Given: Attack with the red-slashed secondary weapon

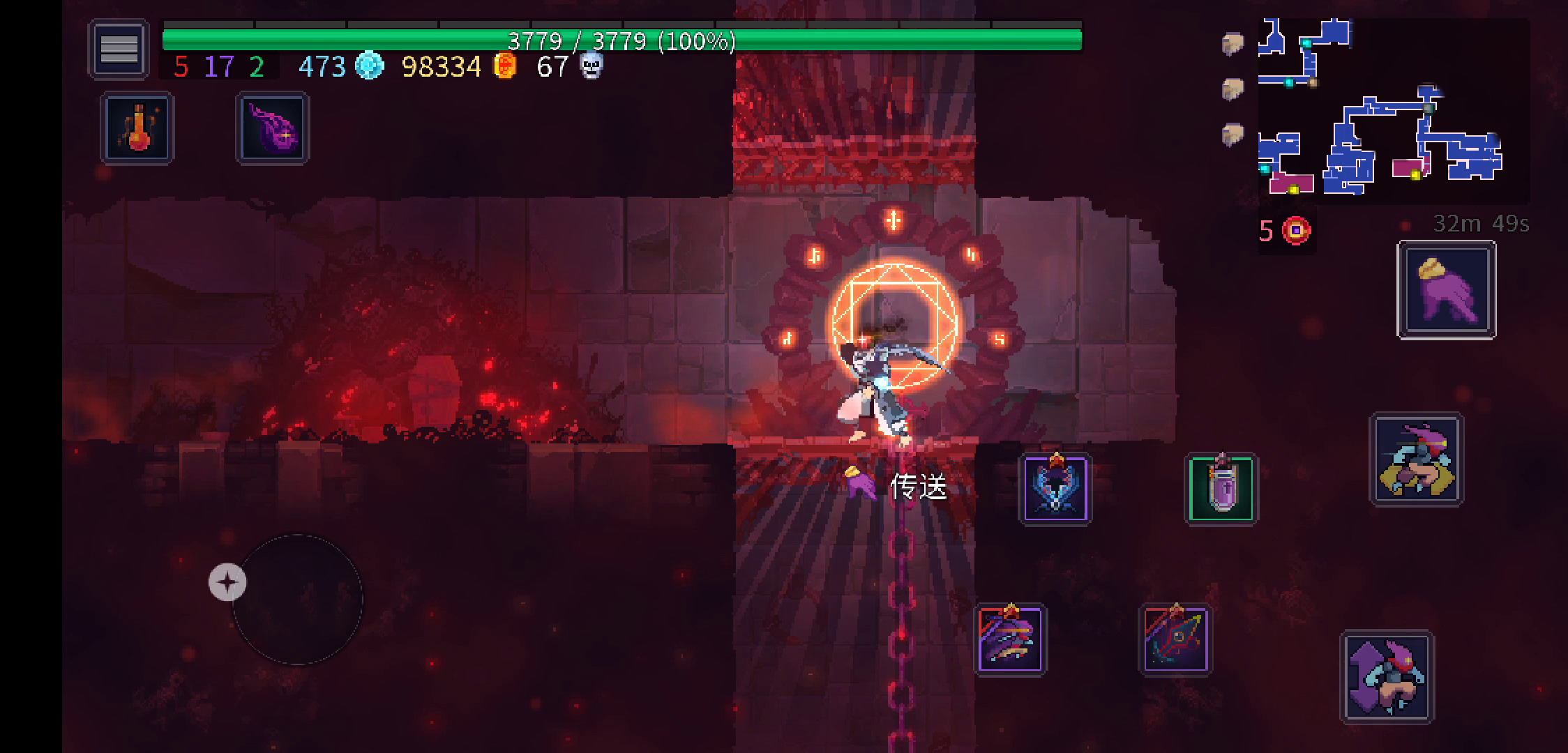Looking at the screenshot, I should point(1176,639).
